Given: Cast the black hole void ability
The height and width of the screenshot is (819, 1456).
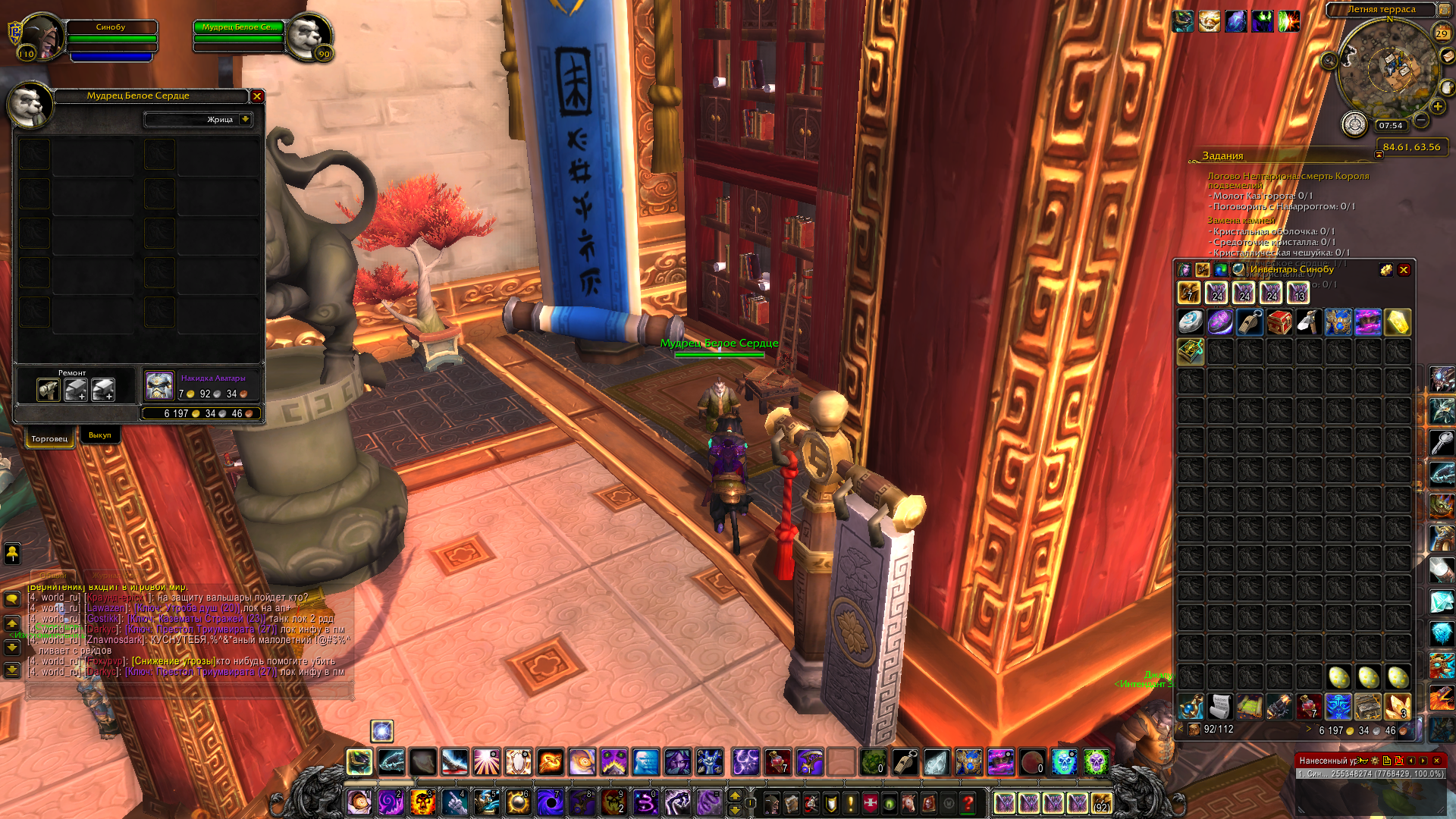Looking at the screenshot, I should click(550, 802).
